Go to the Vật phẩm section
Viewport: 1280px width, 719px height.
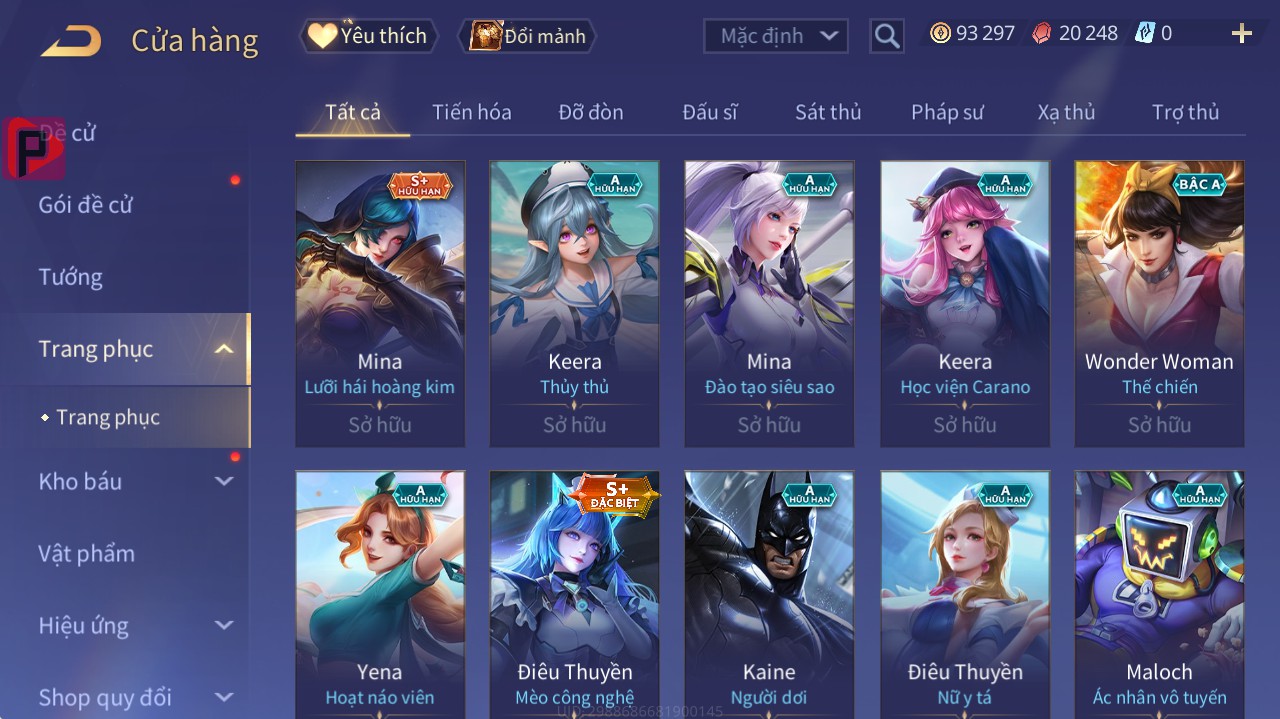pyautogui.click(x=86, y=553)
